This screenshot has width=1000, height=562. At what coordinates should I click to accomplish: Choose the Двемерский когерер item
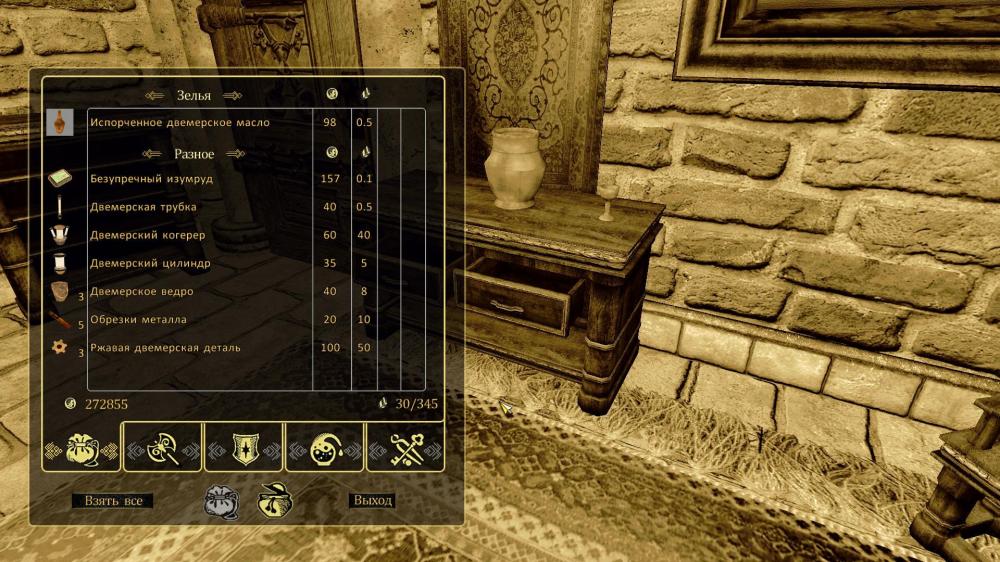pyautogui.click(x=147, y=235)
